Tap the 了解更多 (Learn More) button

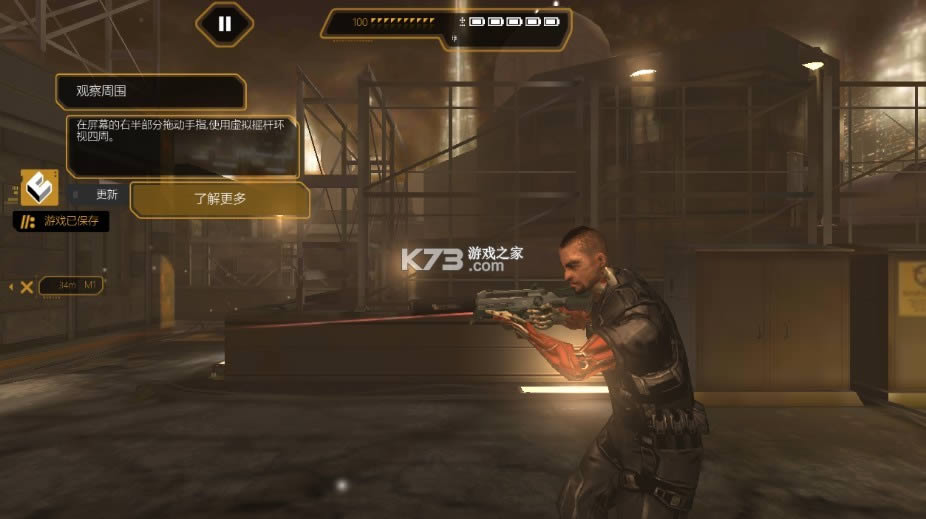[220, 199]
